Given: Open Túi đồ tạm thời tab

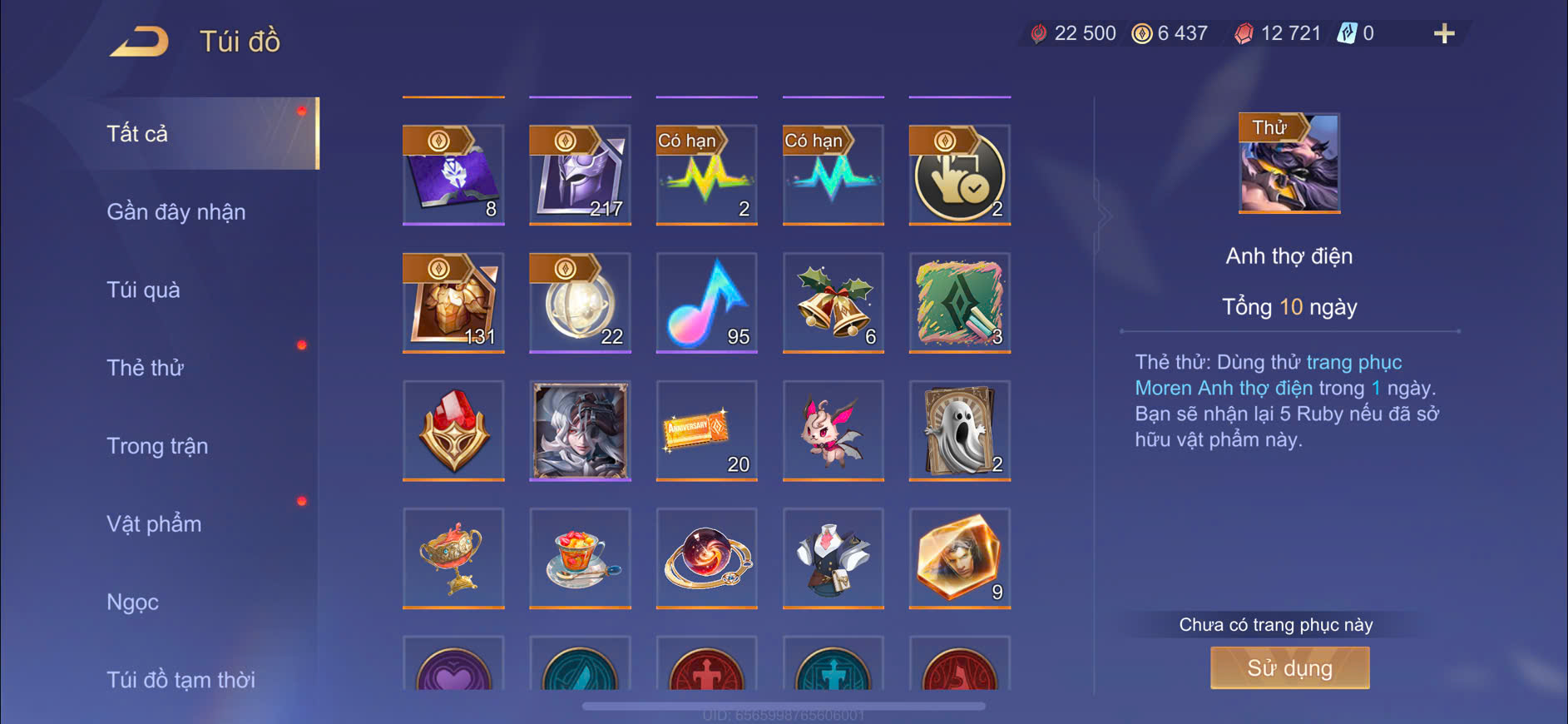Looking at the screenshot, I should [181, 679].
